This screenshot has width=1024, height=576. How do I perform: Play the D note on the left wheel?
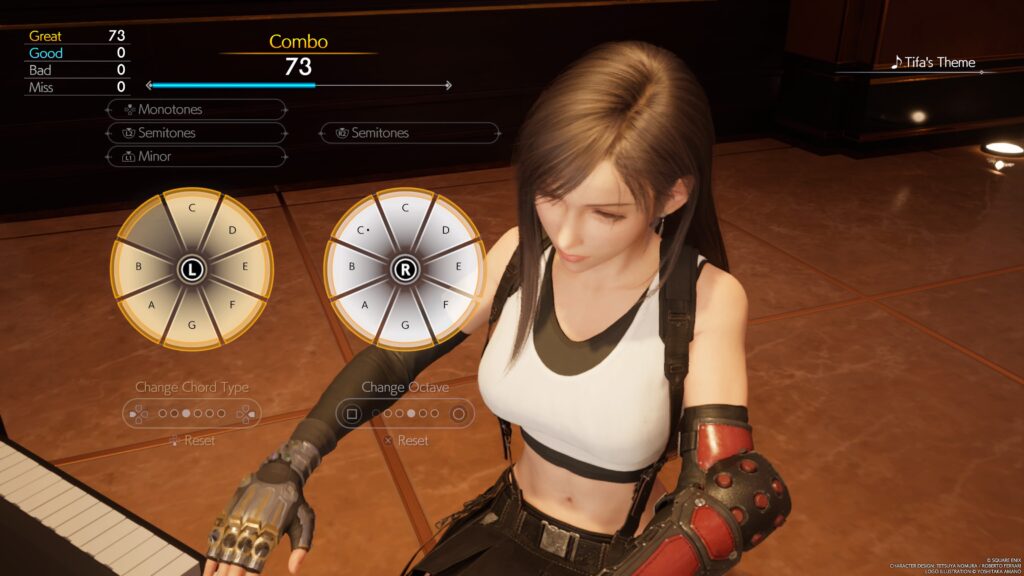(232, 231)
